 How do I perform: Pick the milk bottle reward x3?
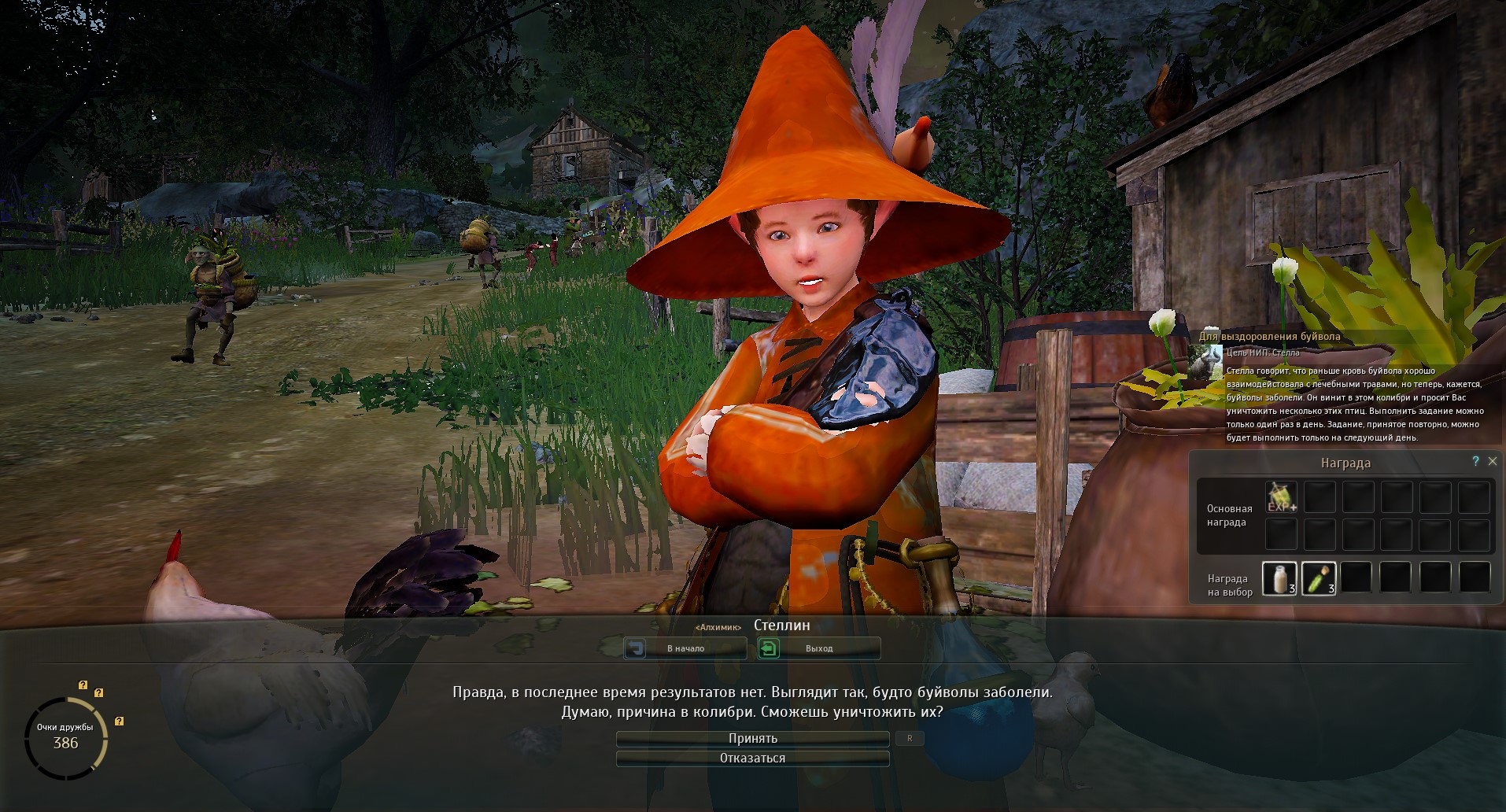1280,577
